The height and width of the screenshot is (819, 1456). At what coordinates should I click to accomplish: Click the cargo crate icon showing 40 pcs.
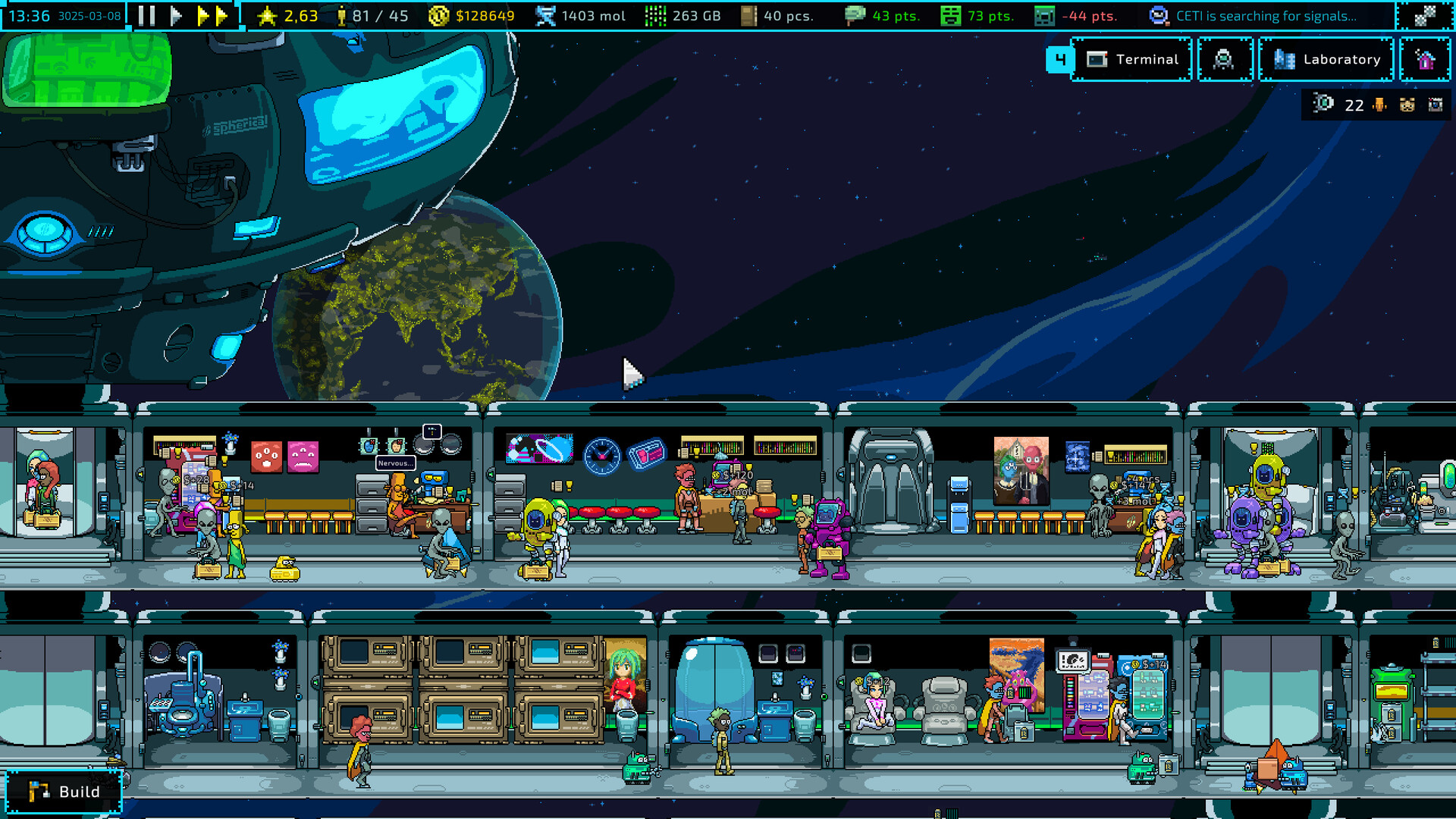750,15
